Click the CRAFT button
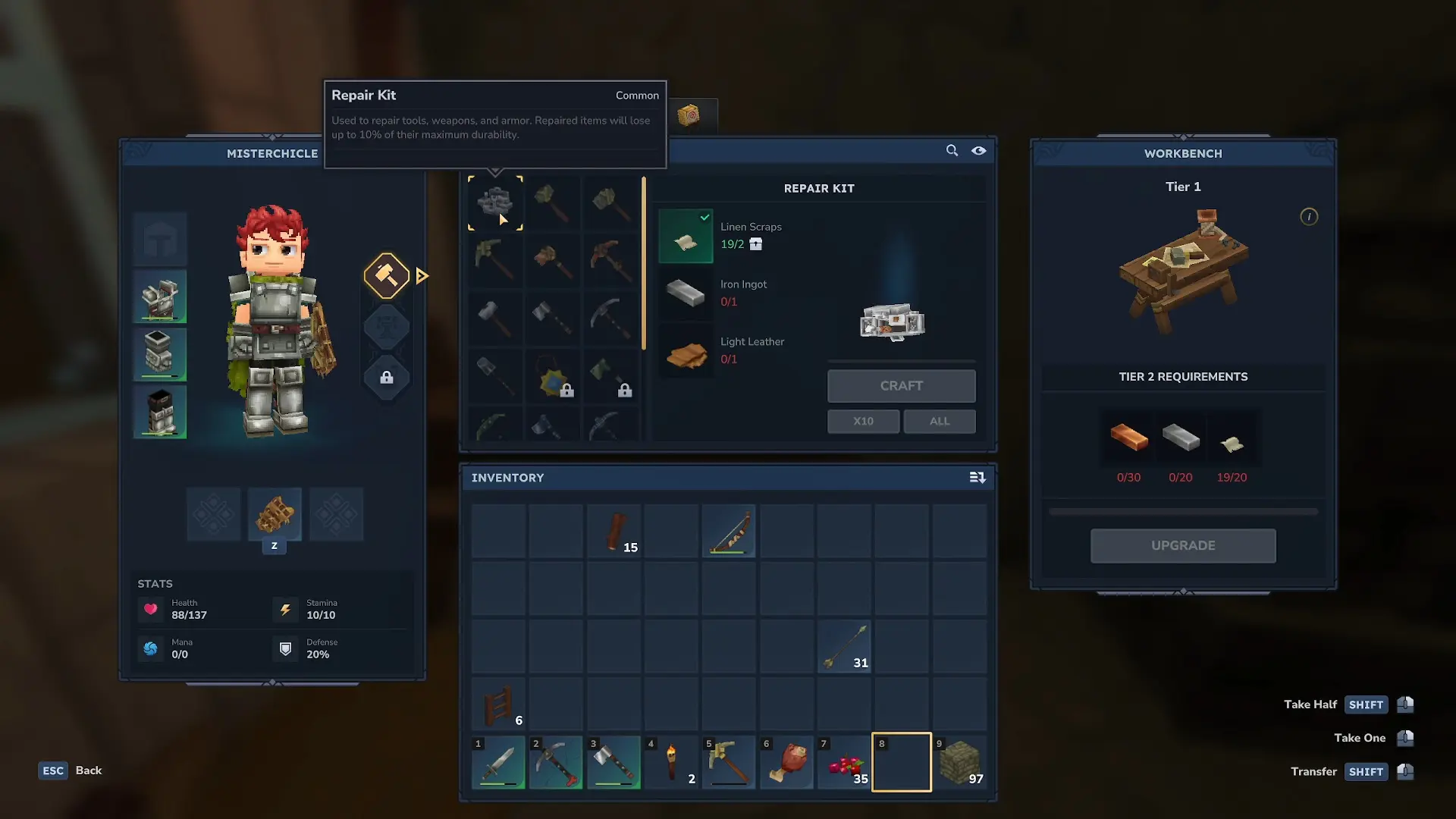This screenshot has width=1456, height=819. 901,386
